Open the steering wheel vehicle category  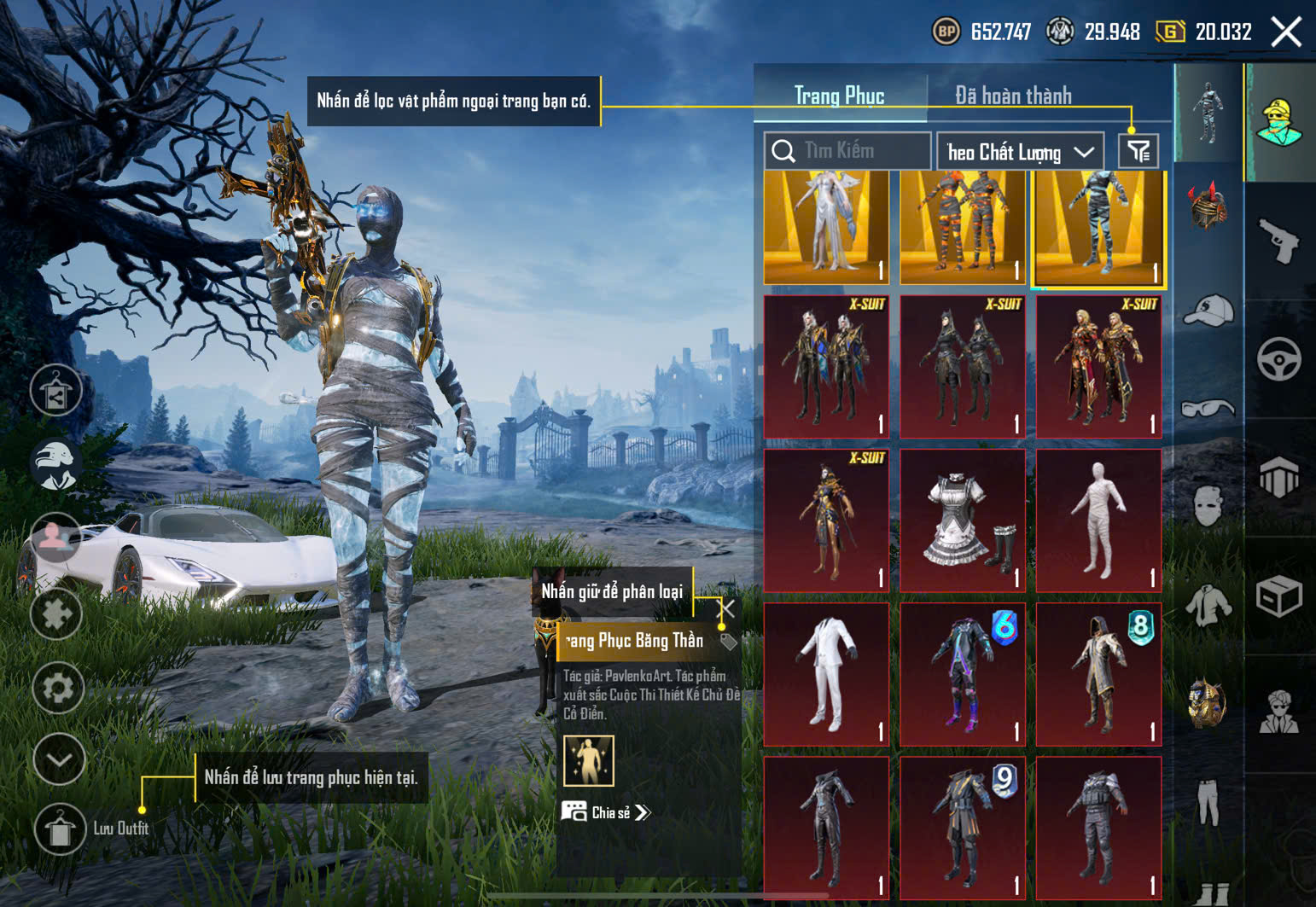click(x=1278, y=359)
